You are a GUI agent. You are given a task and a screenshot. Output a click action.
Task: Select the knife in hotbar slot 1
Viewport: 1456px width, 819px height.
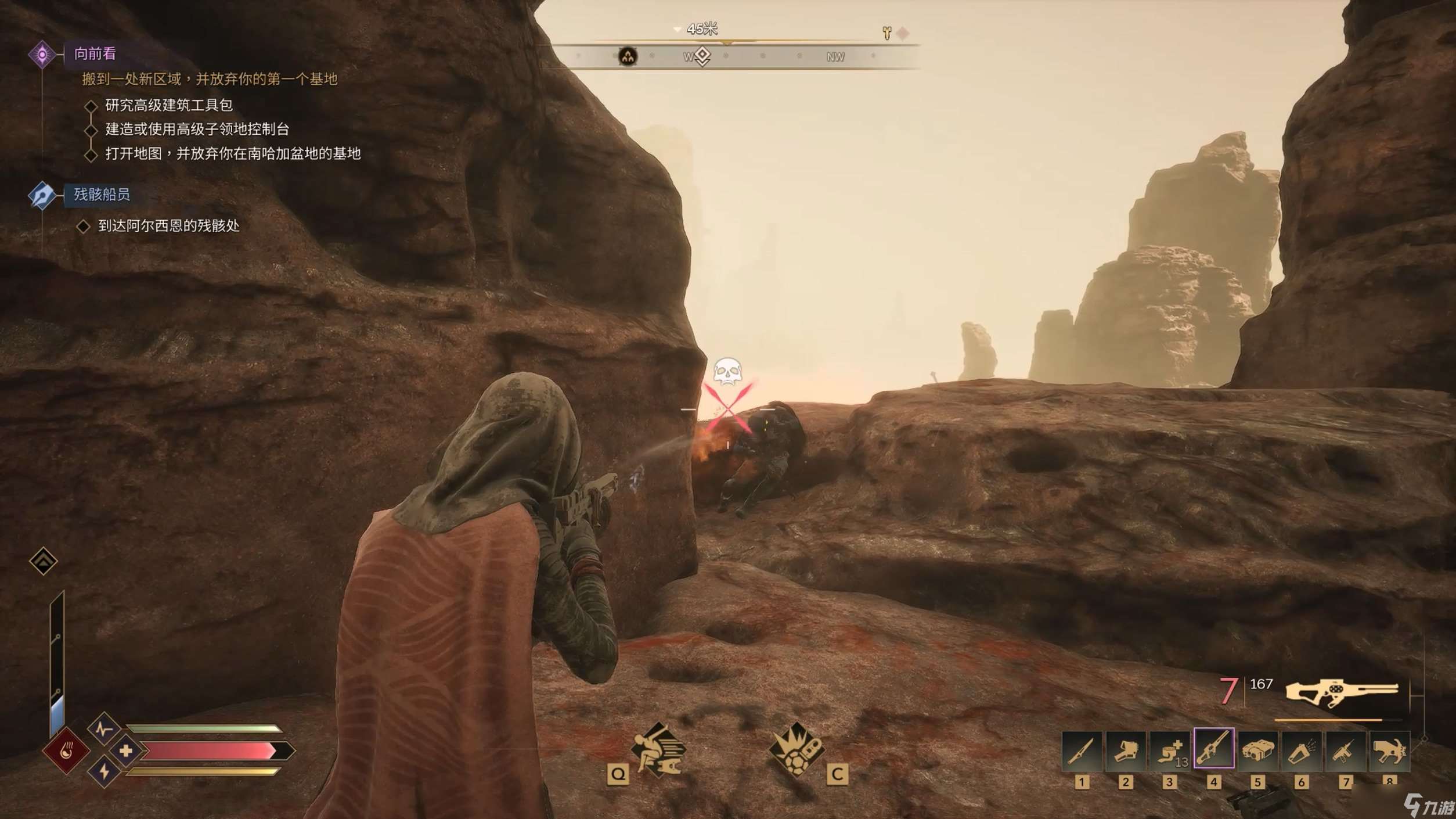(1082, 750)
